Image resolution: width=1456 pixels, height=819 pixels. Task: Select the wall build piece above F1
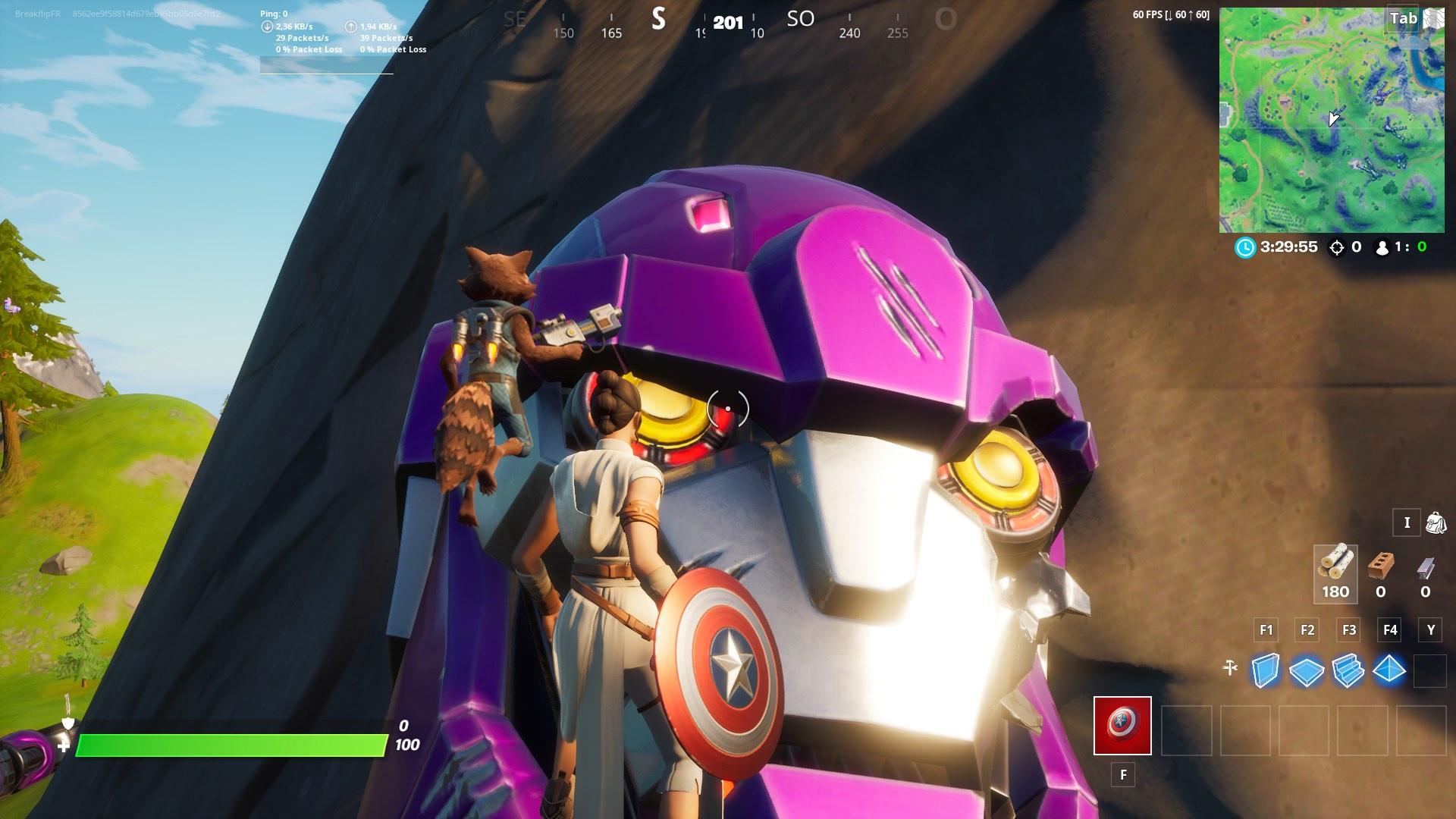pos(1265,670)
